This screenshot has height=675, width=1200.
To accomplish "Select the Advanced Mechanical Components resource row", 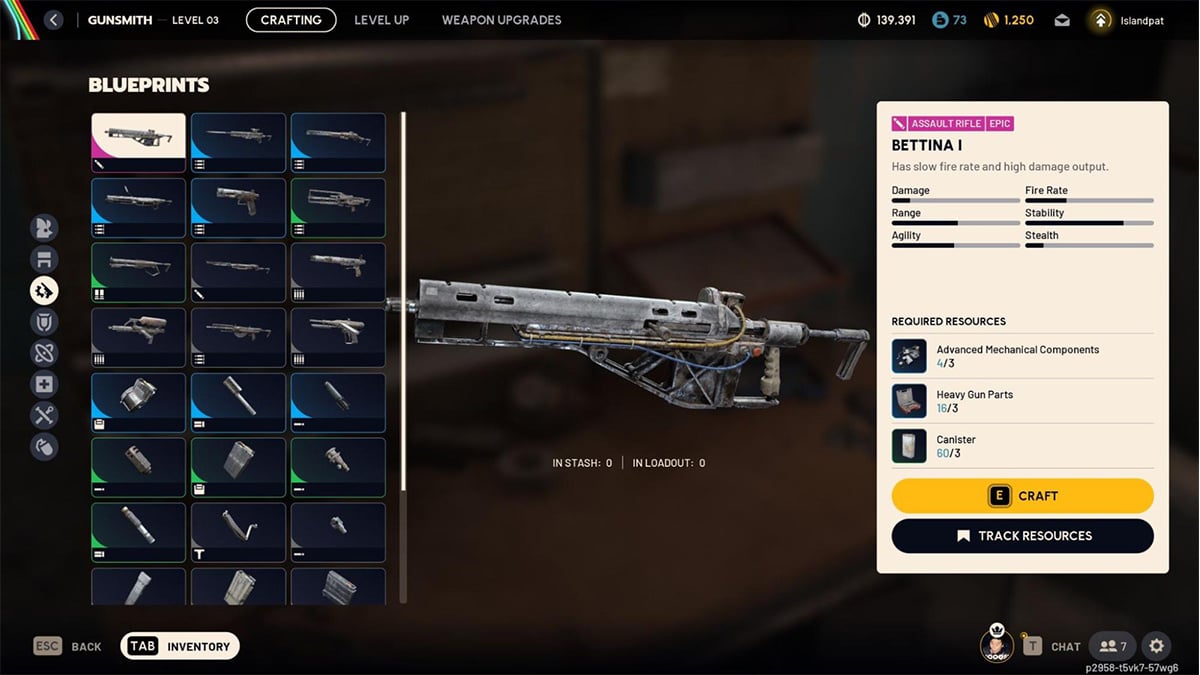I will pyautogui.click(x=1022, y=356).
